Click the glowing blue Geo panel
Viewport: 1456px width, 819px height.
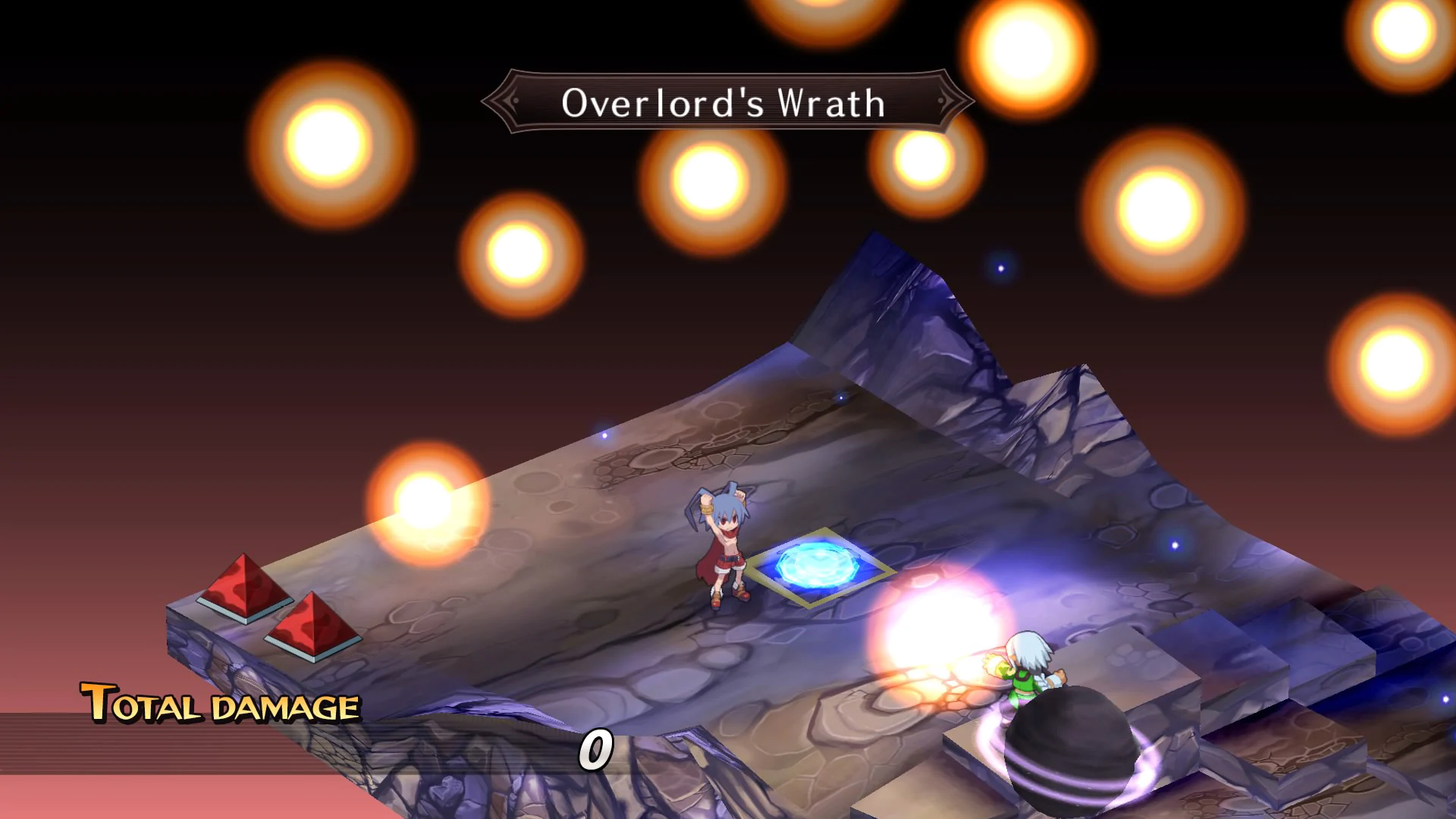click(819, 565)
